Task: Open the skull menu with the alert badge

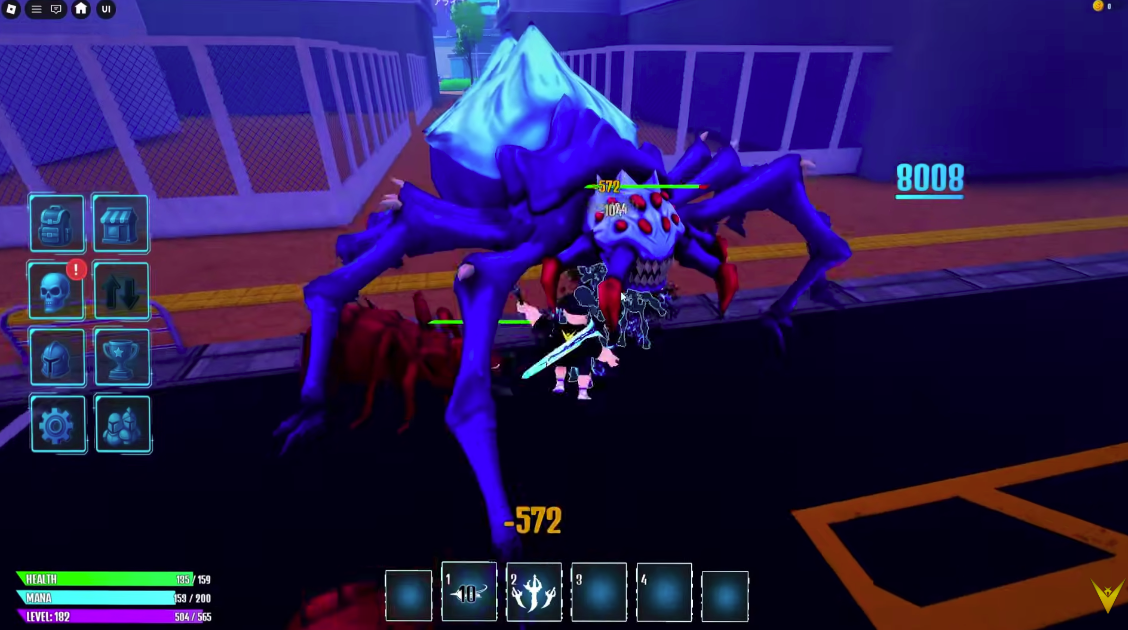Action: click(x=56, y=291)
